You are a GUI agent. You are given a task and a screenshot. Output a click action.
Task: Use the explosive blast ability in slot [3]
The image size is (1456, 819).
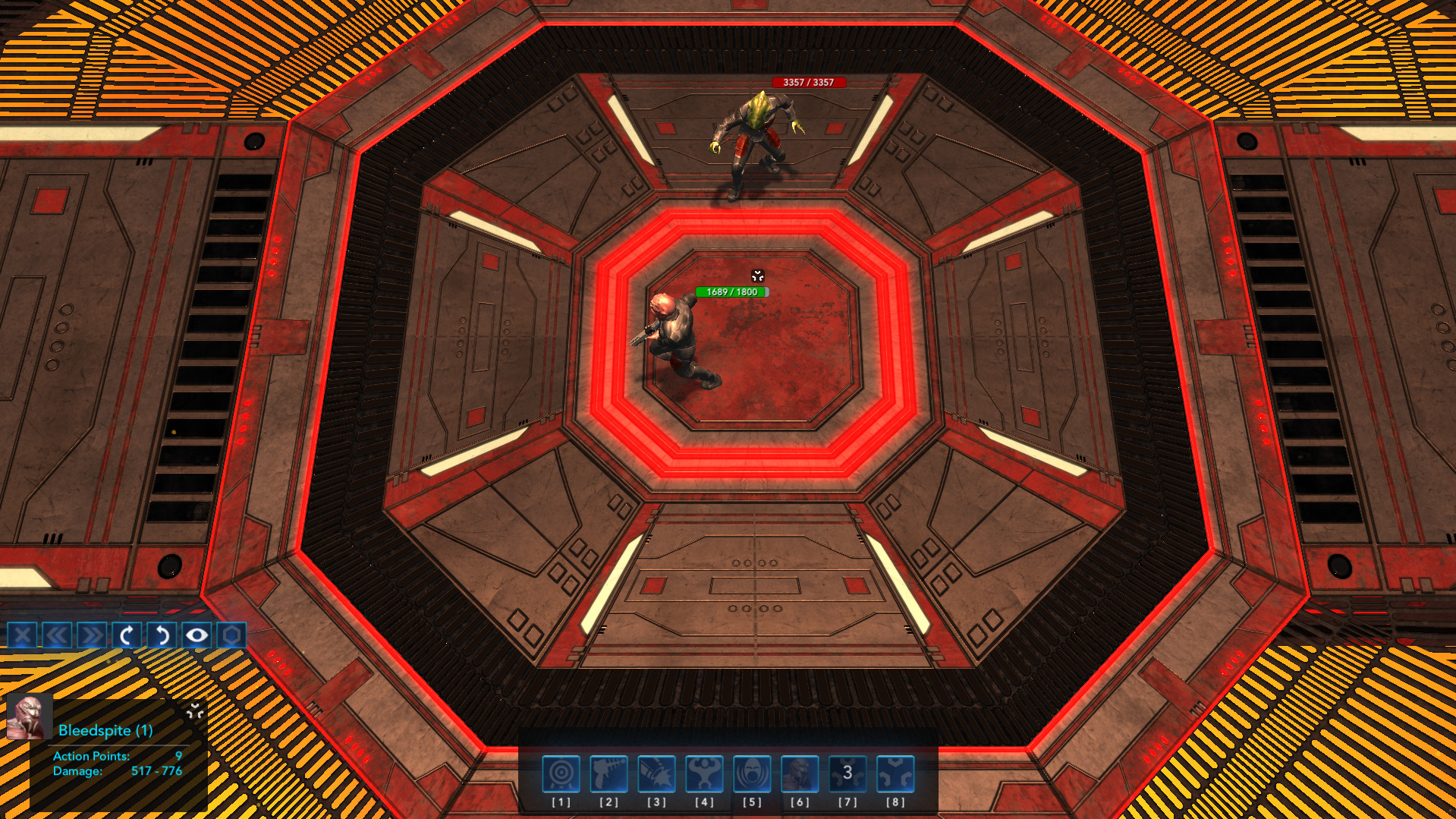(x=657, y=773)
